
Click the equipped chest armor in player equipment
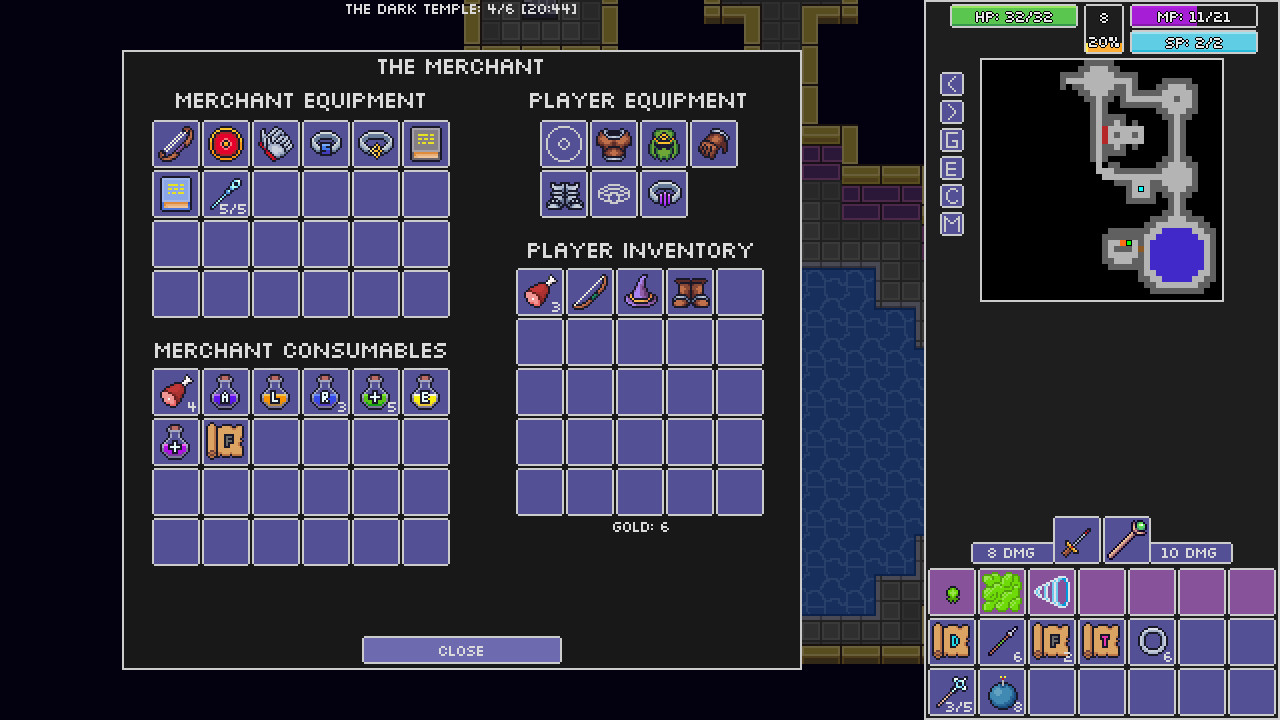[613, 143]
